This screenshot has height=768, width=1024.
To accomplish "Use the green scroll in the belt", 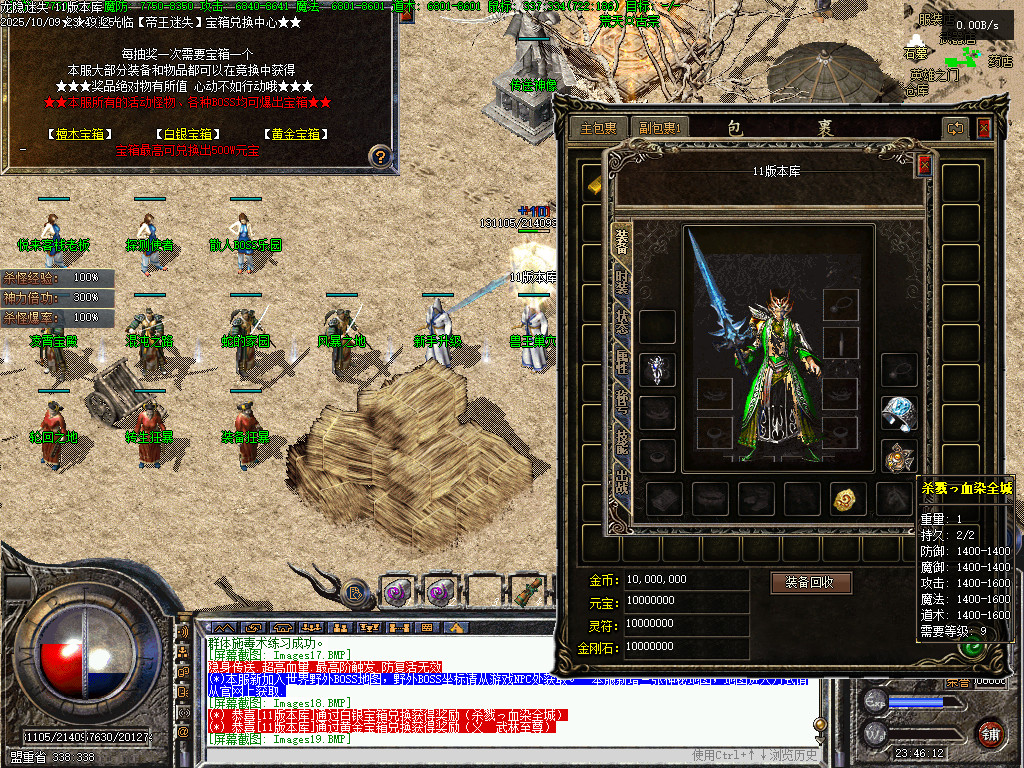I will click(x=531, y=590).
